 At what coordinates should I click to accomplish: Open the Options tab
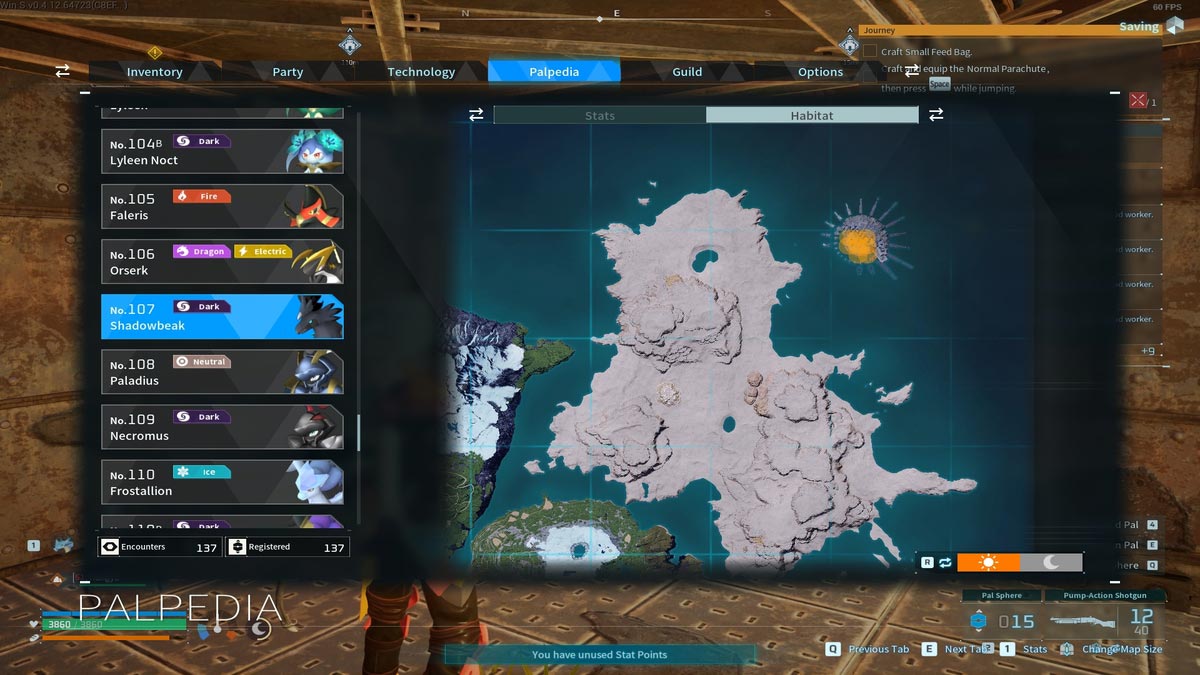[x=820, y=72]
